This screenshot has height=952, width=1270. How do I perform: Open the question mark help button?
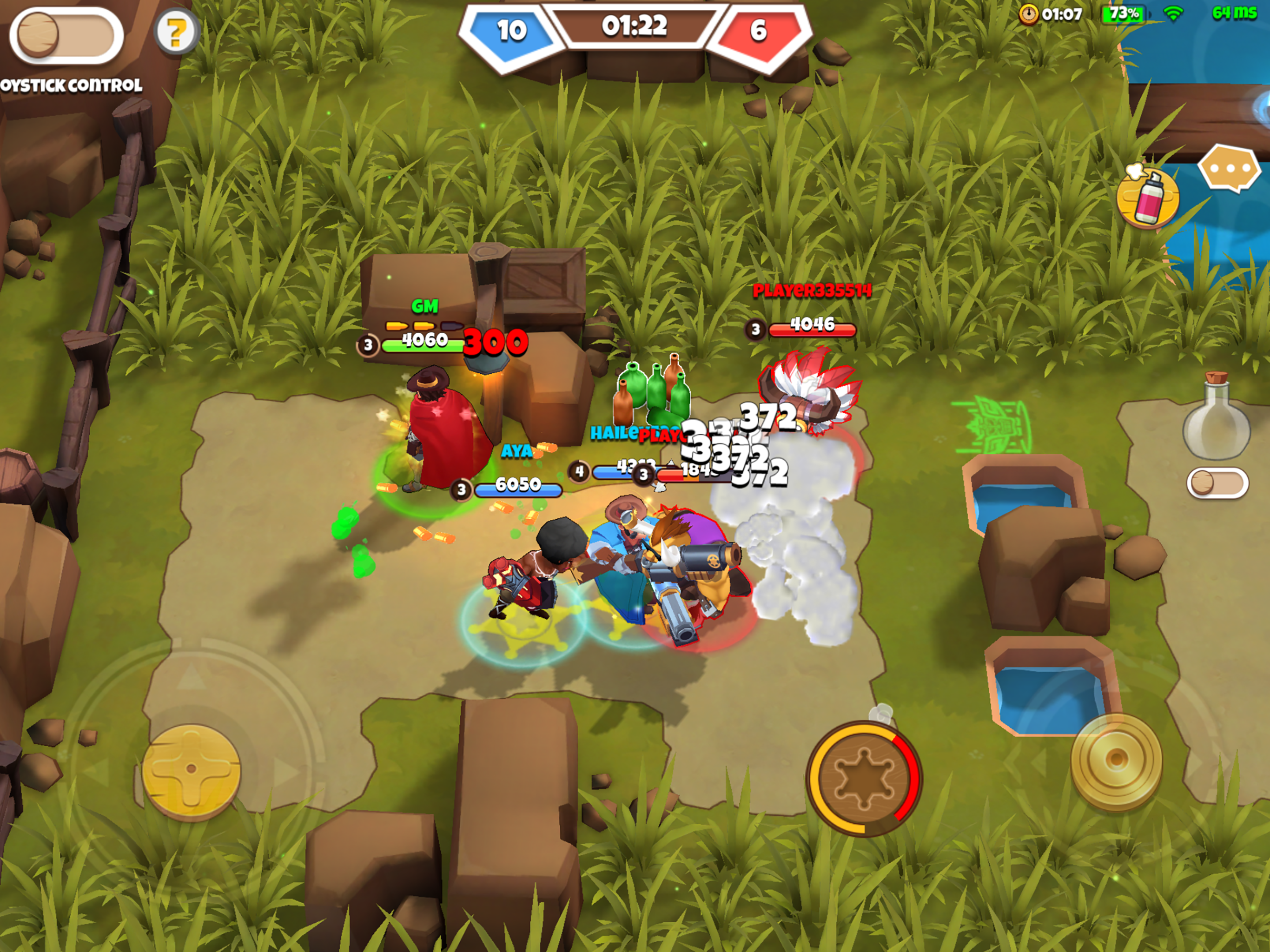[176, 33]
